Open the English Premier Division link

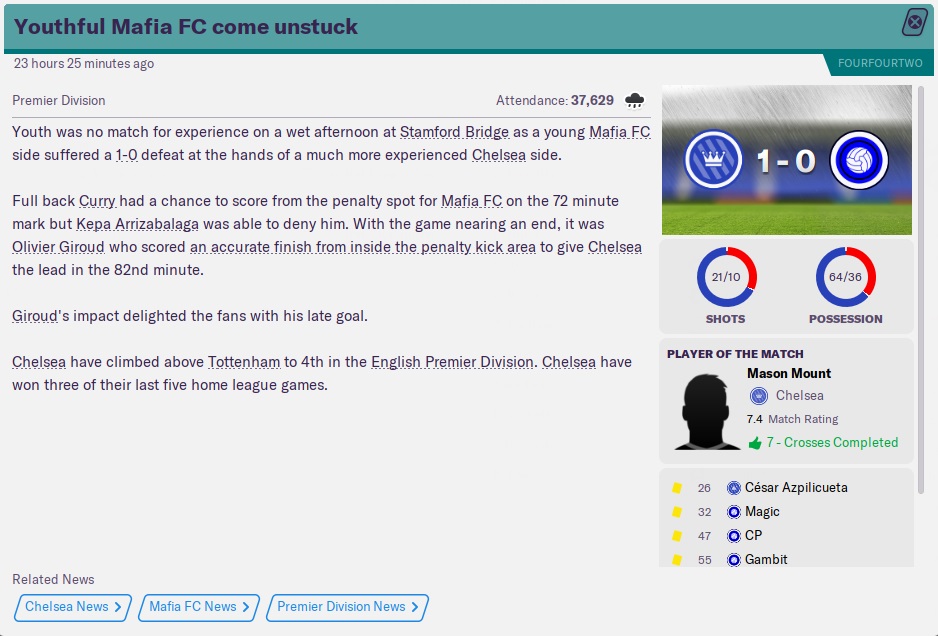coord(452,362)
